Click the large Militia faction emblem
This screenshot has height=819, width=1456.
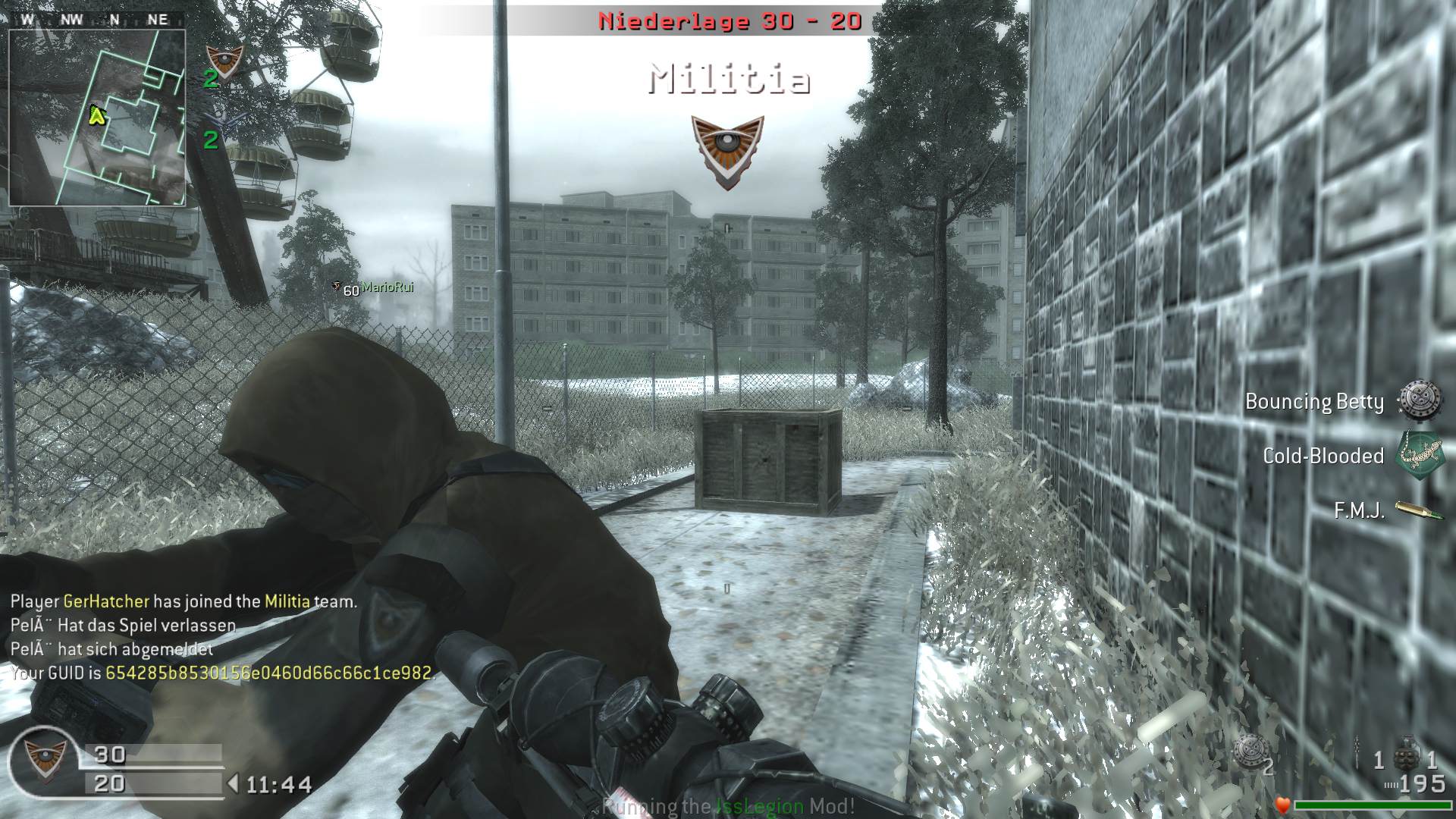(x=727, y=152)
